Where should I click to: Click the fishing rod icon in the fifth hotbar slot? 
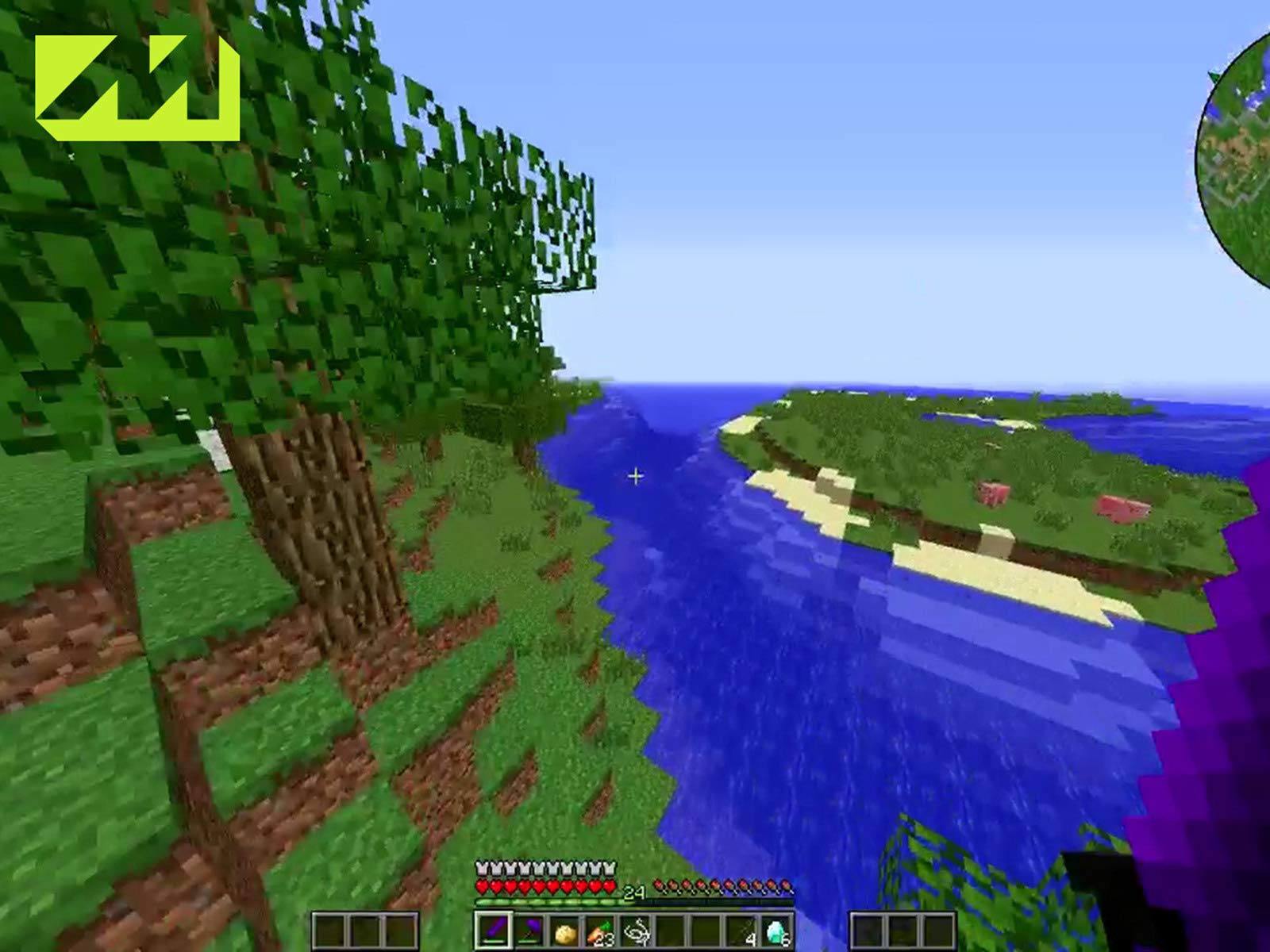[x=637, y=930]
